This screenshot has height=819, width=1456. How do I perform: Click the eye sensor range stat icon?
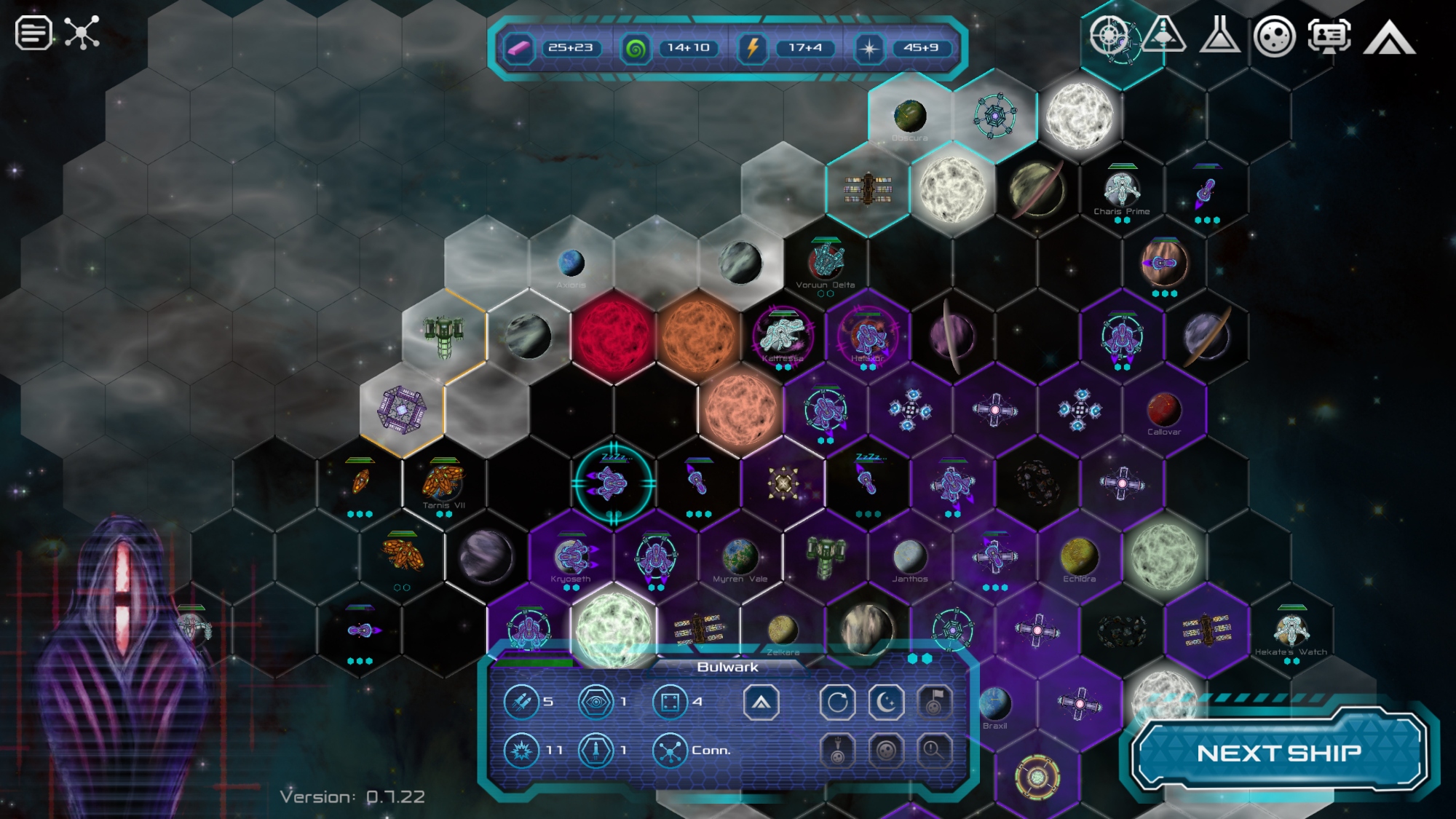(x=596, y=703)
